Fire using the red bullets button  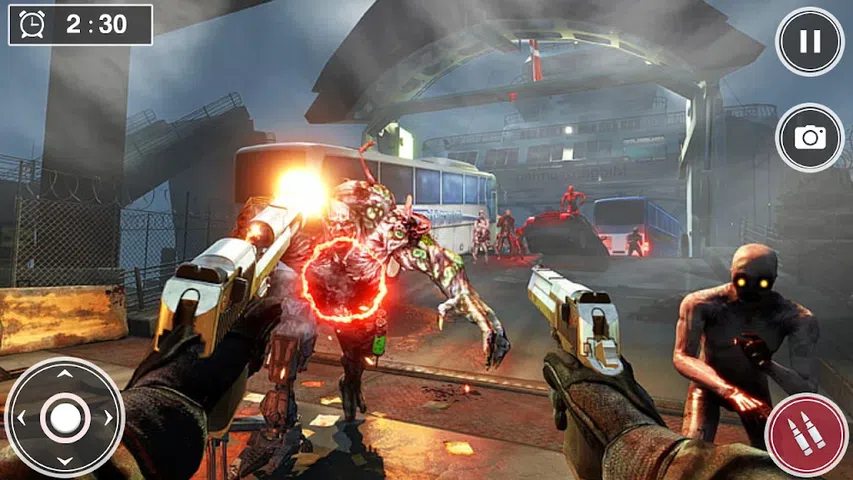pos(805,435)
